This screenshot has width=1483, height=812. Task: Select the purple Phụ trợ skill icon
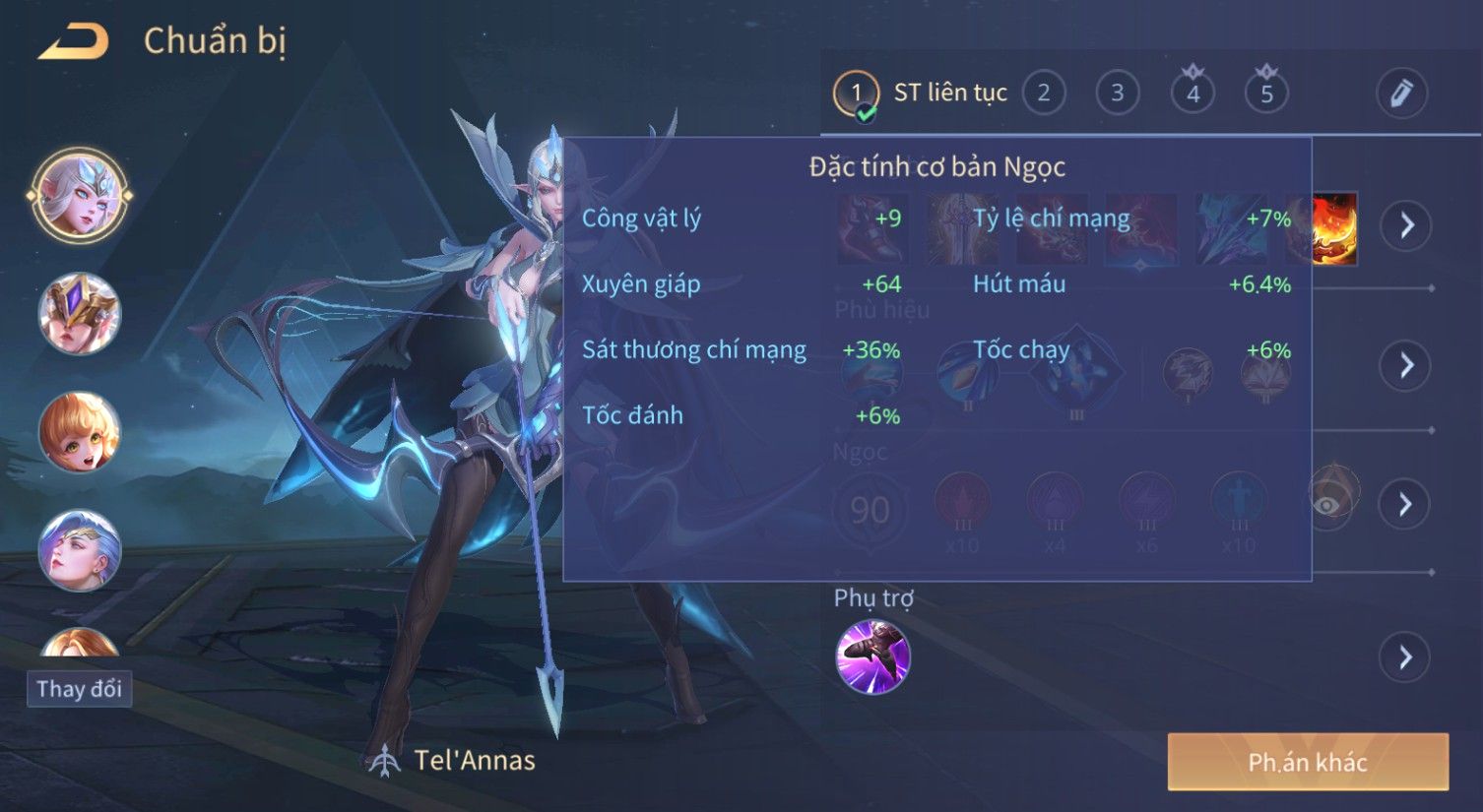click(872, 656)
